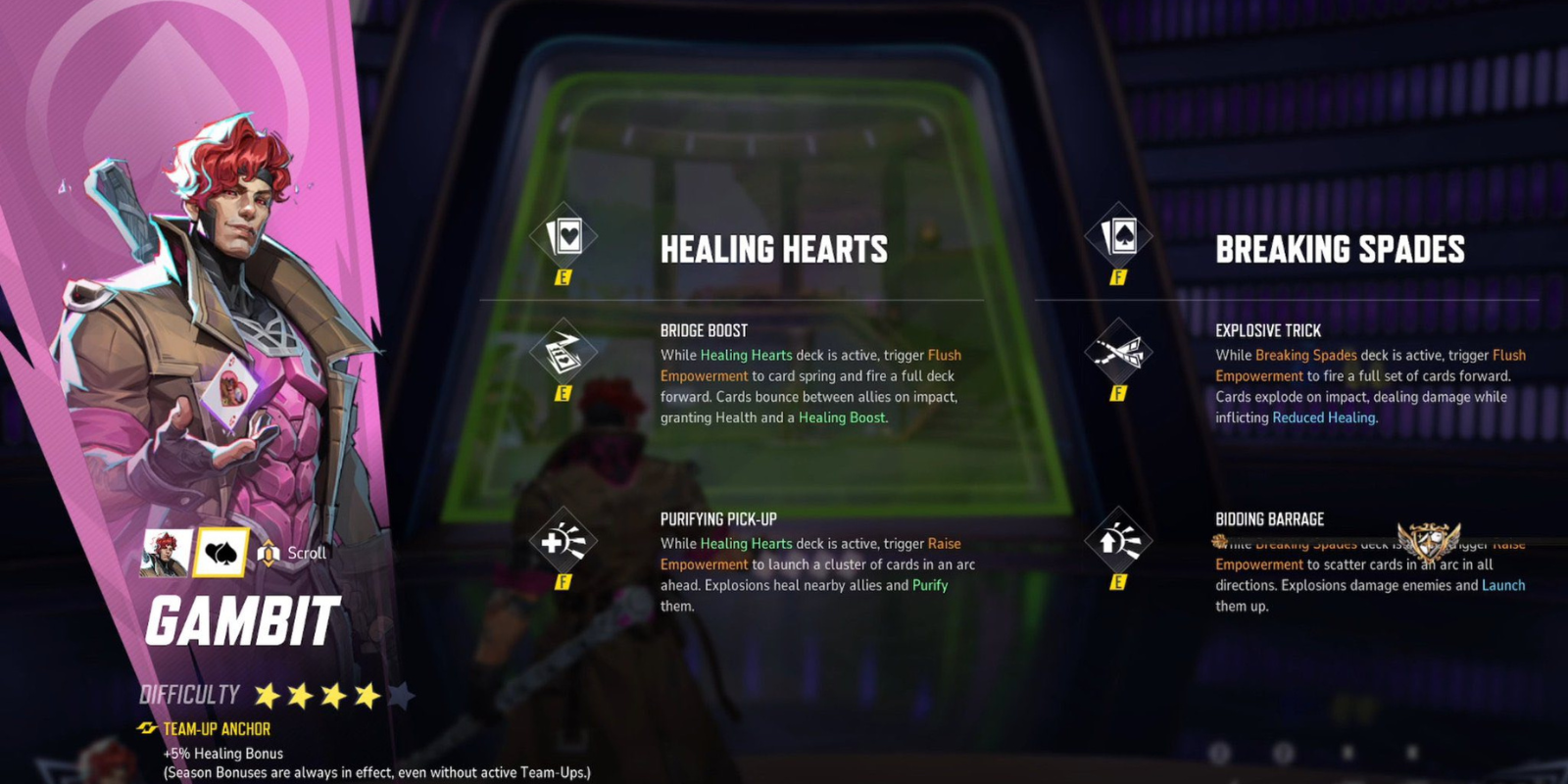The width and height of the screenshot is (1568, 784).
Task: Click the yellow E keybind badge under Healing Hearts
Action: pos(563,278)
